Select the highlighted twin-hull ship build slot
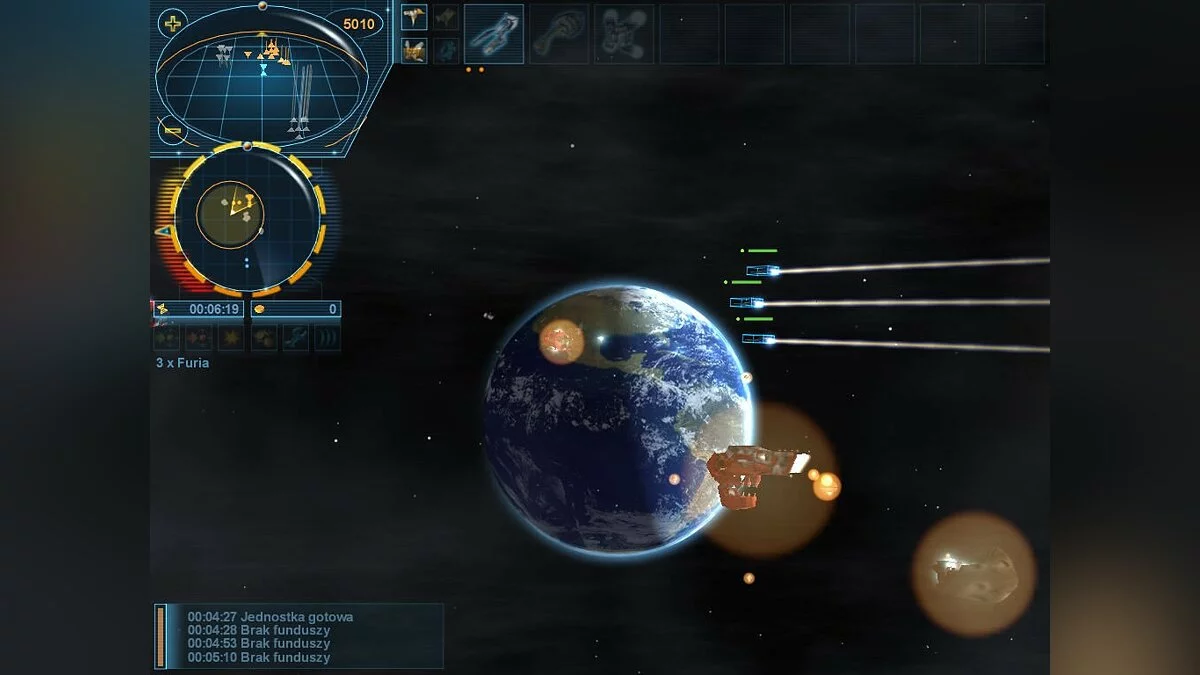 pyautogui.click(x=493, y=34)
